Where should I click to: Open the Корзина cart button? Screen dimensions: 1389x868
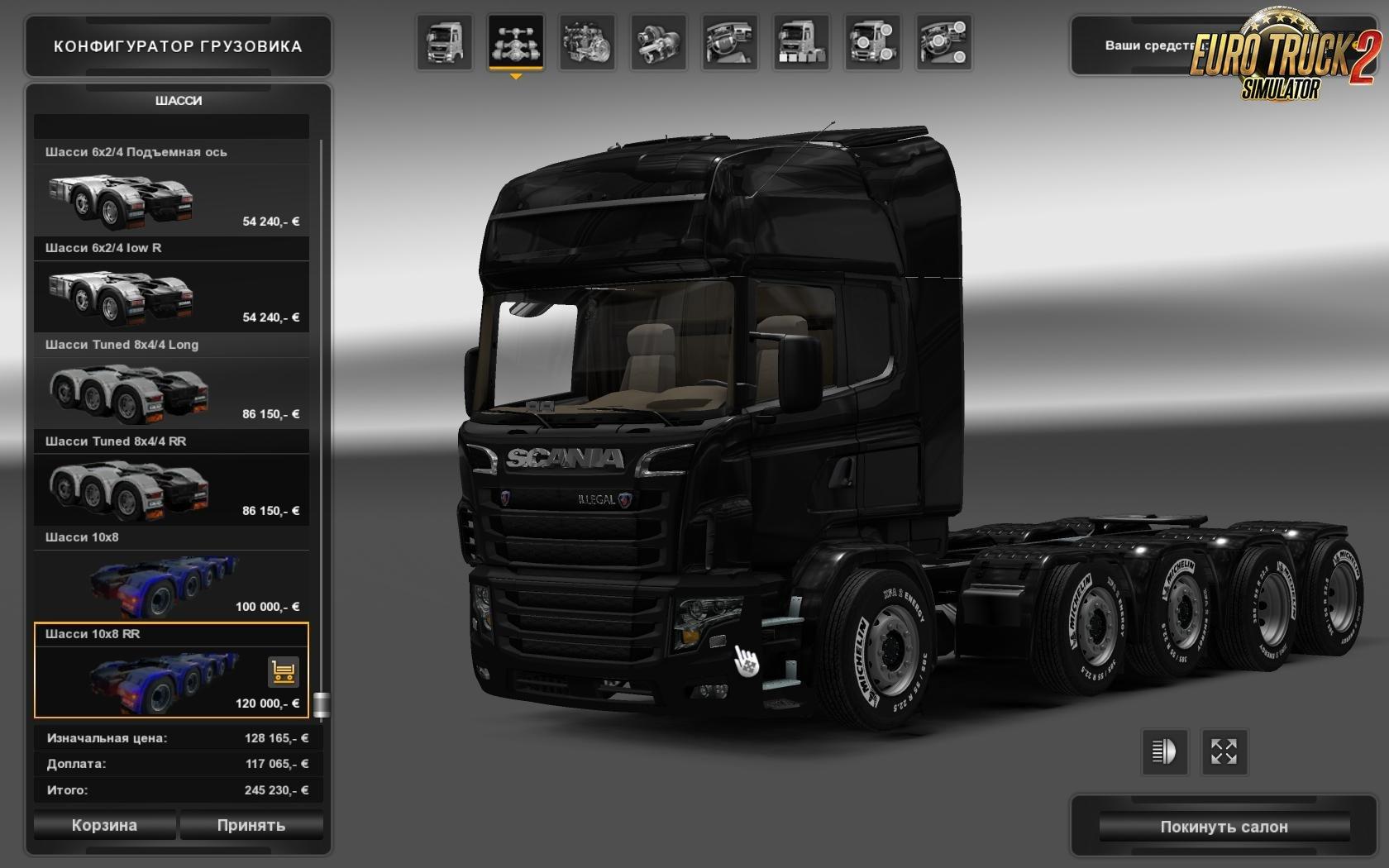click(x=104, y=825)
